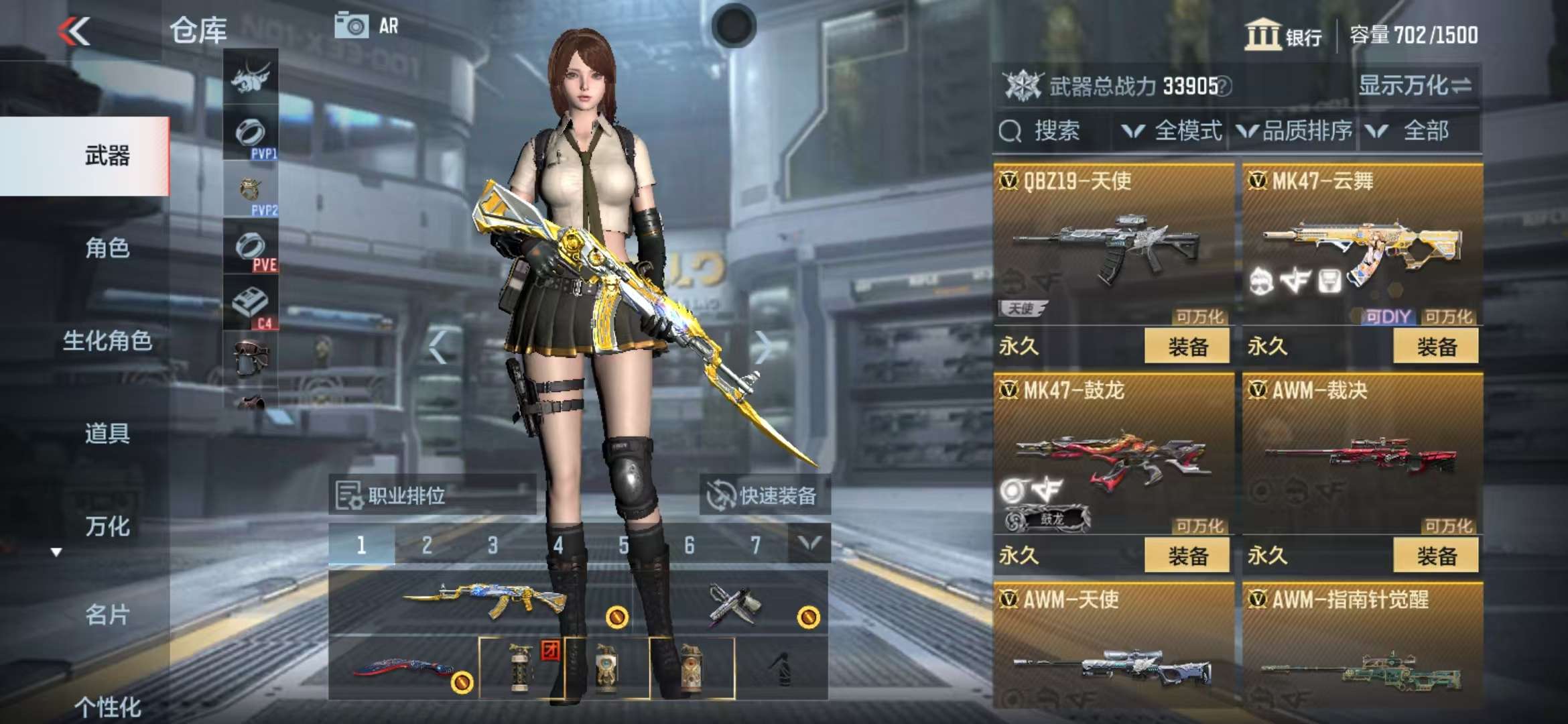Viewport: 1568px width, 724px height.
Task: Open the AR camera view
Action: tap(367, 26)
